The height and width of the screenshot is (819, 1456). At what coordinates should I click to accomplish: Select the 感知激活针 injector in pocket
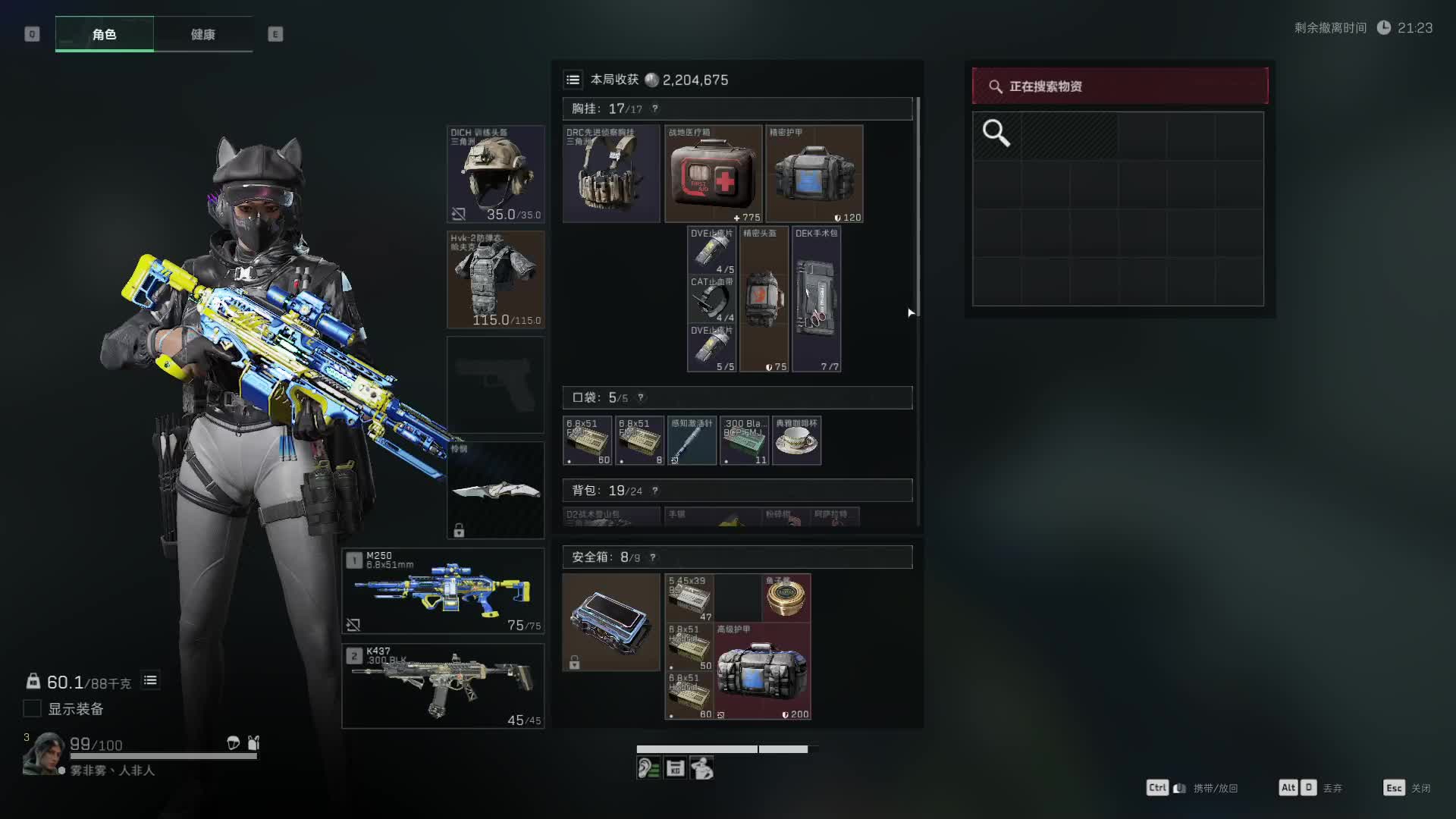pos(691,440)
